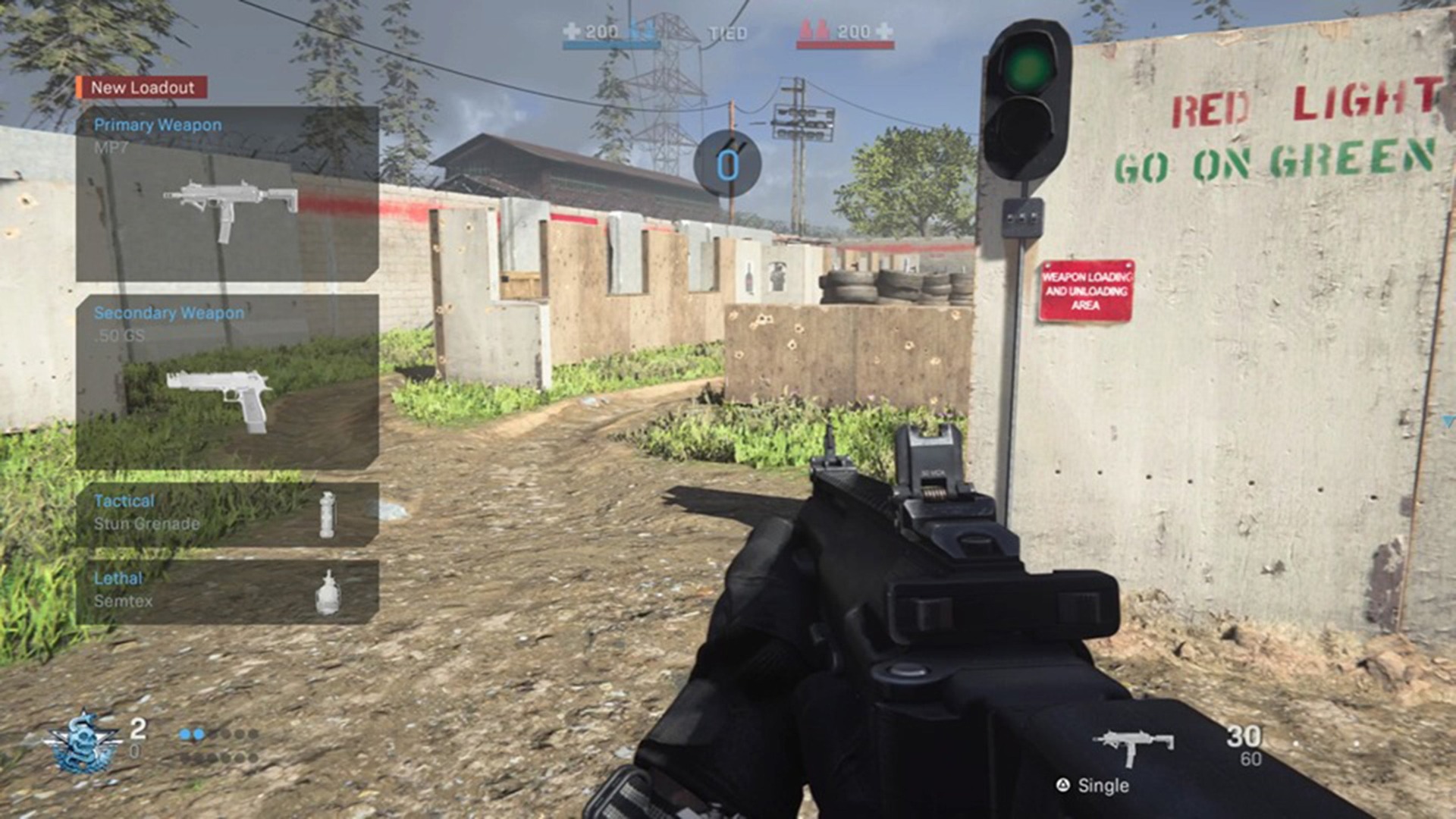Click the red team score of 200

(x=853, y=32)
